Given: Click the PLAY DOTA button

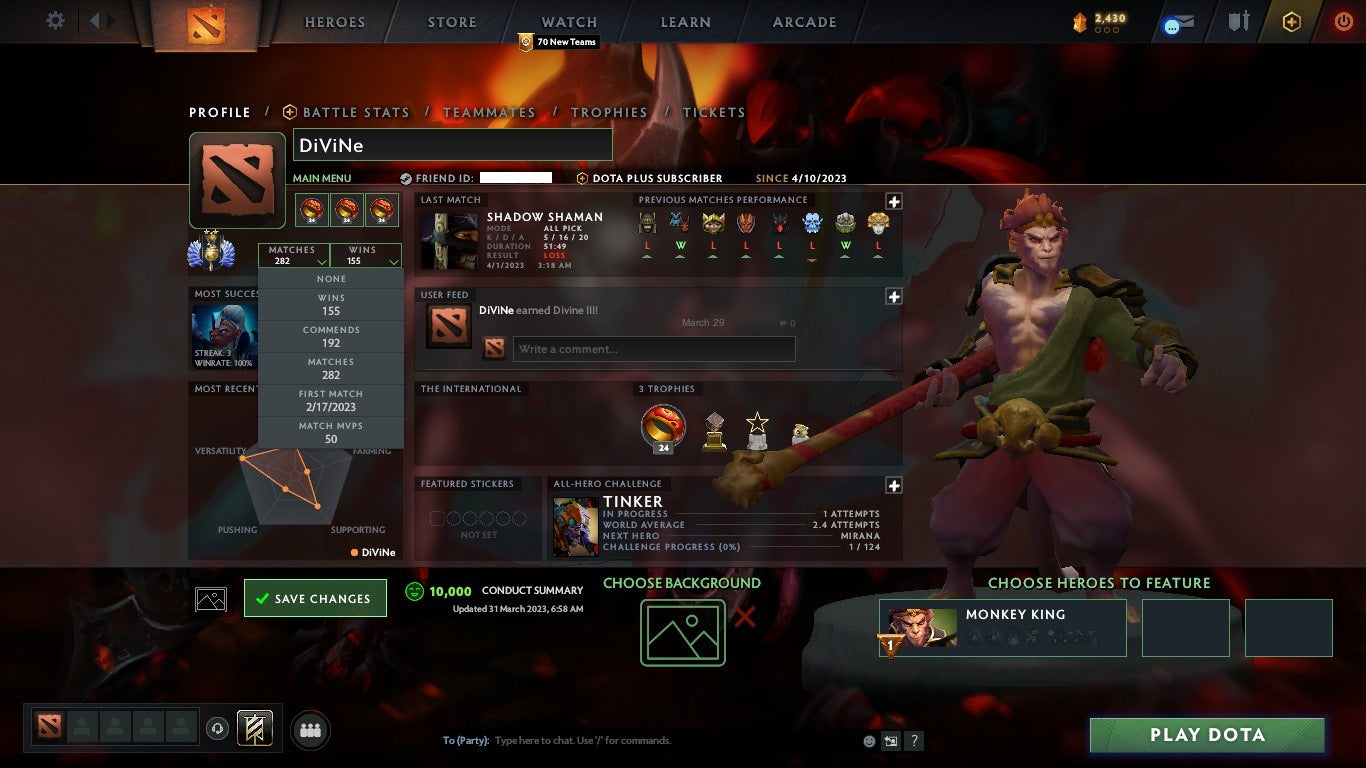Looking at the screenshot, I should tap(1206, 735).
